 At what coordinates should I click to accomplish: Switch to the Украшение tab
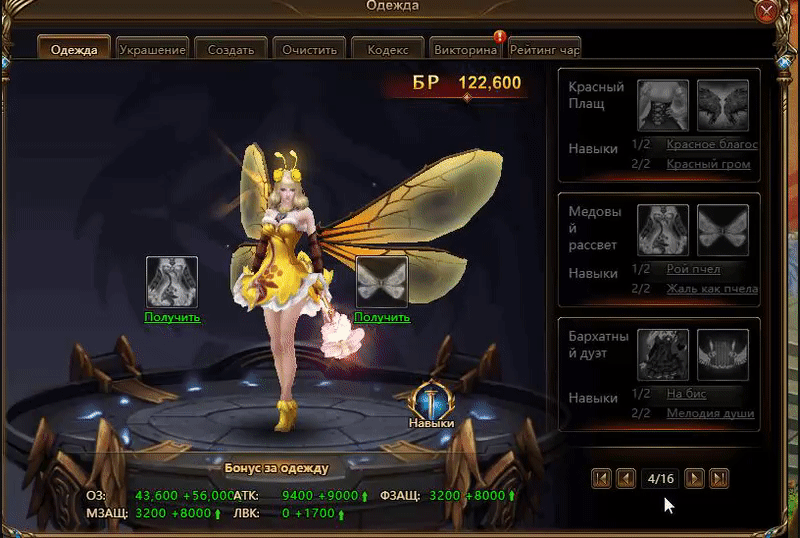(152, 49)
